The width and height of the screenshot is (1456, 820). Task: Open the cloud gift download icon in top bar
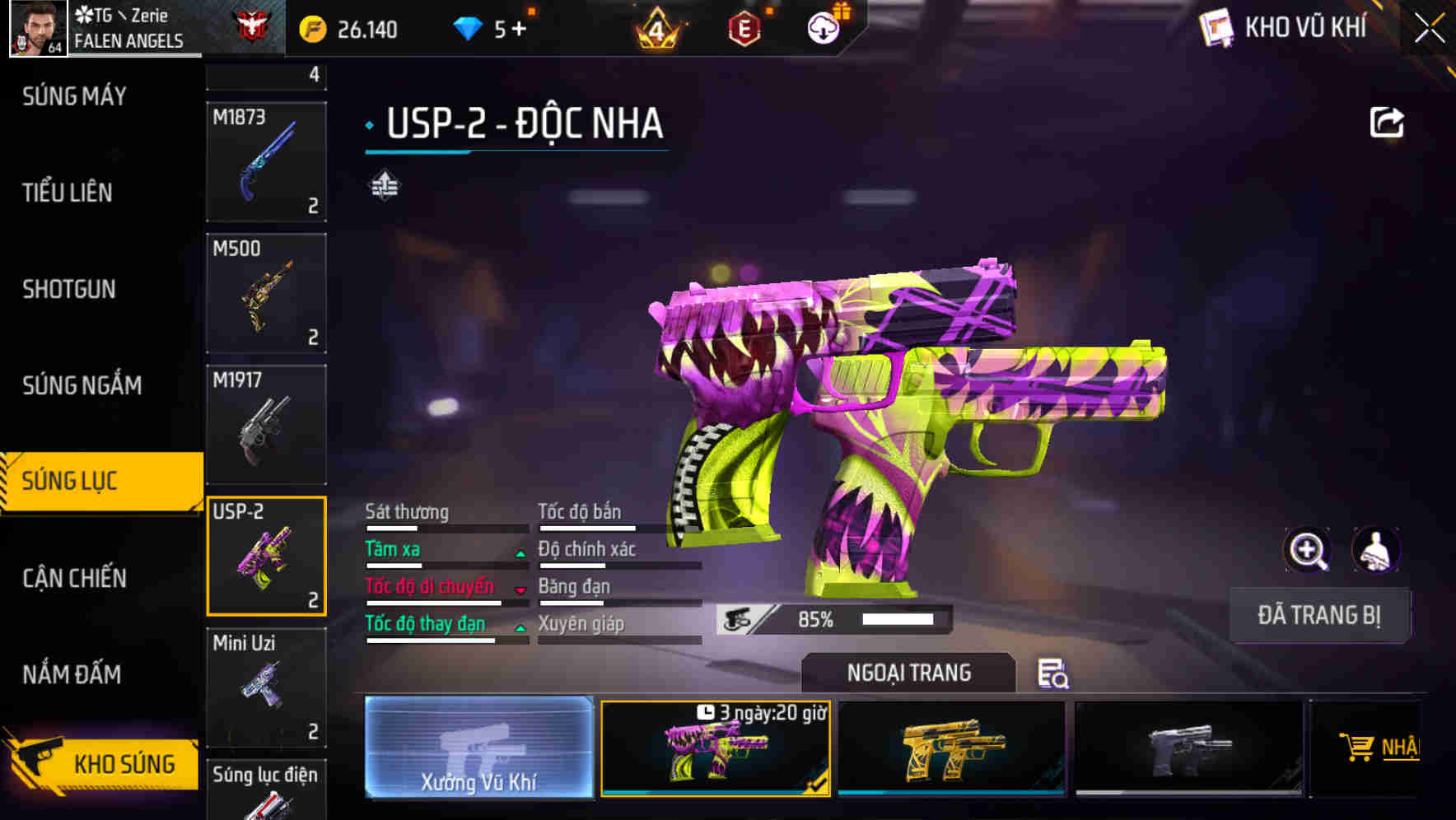(822, 27)
